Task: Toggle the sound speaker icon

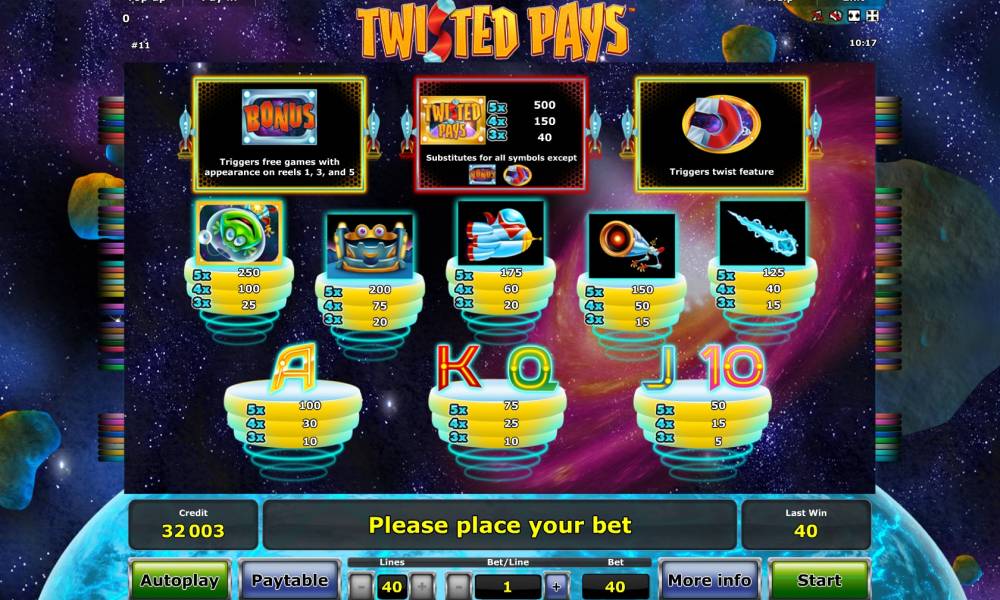Action: click(x=835, y=16)
